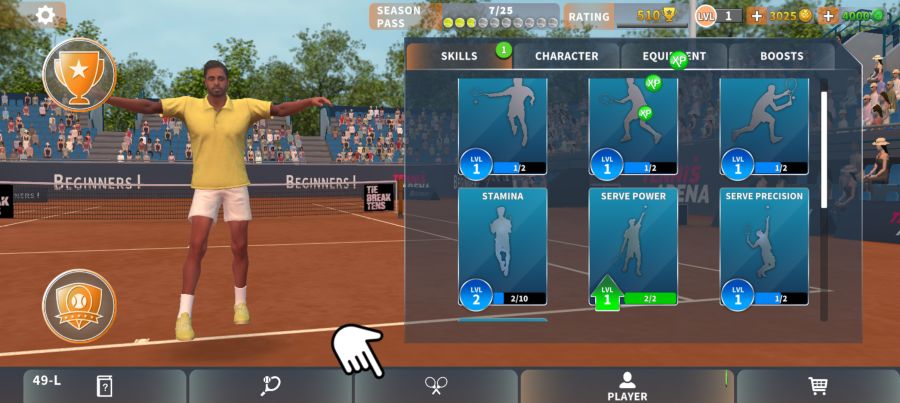Viewport: 900px width, 403px height.
Task: Open the card collection bottom tab
Action: tap(104, 386)
